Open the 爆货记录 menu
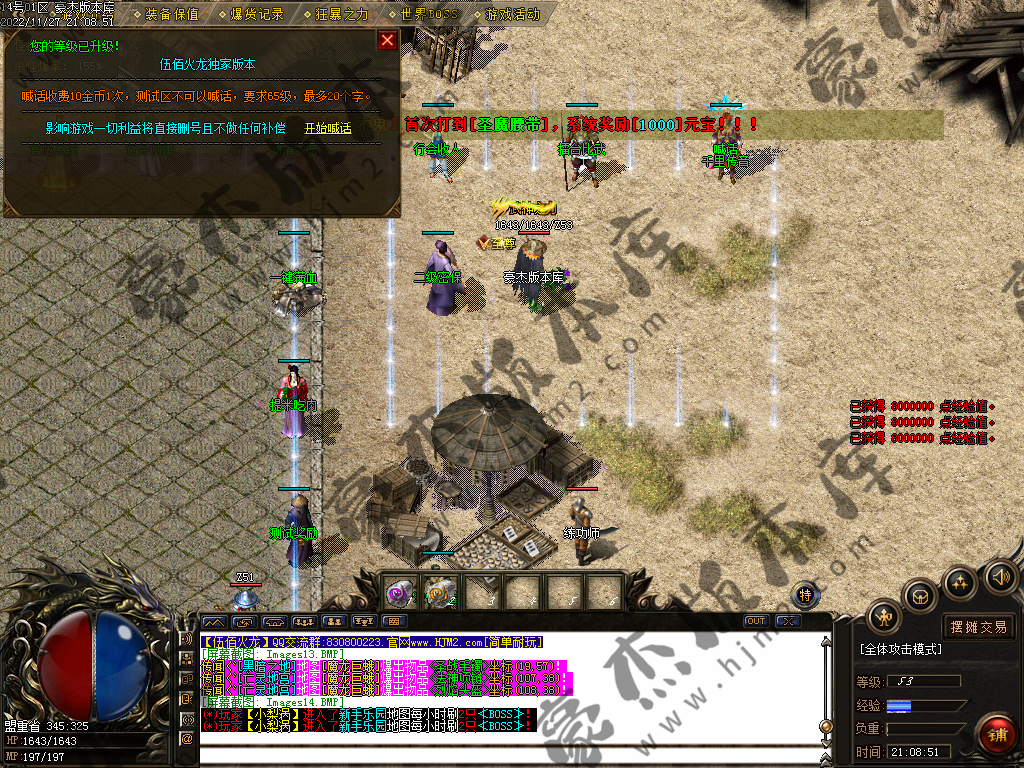Screen dimensions: 1024x768 (258, 14)
